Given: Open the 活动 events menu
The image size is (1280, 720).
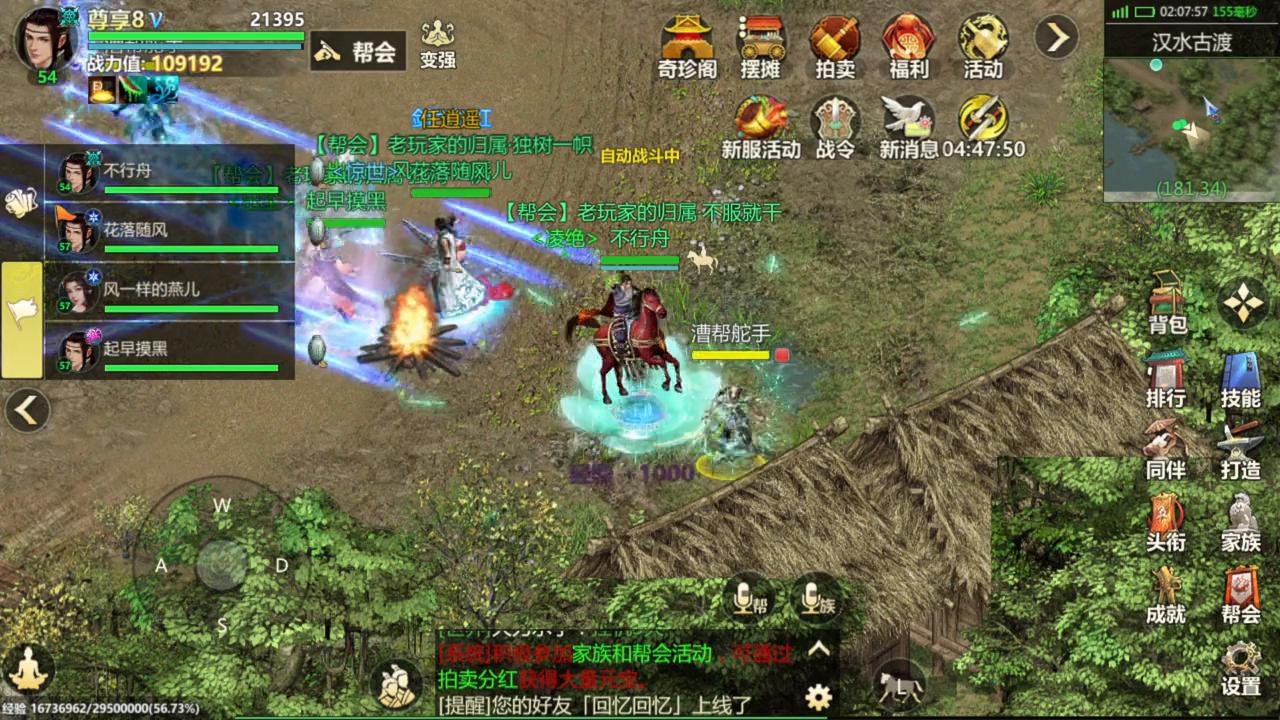Looking at the screenshot, I should (983, 46).
